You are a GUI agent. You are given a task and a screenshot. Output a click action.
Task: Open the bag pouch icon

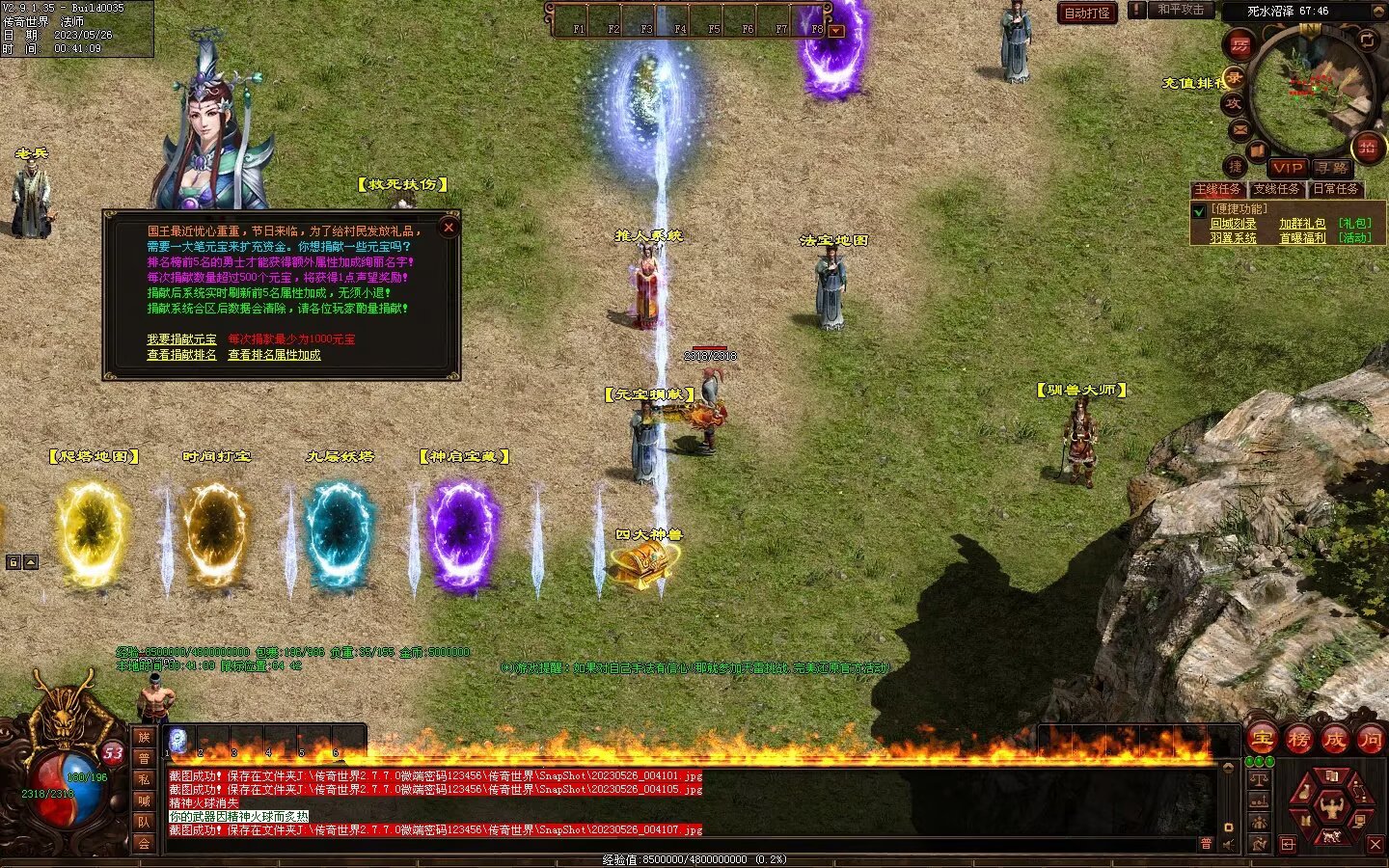click(x=1304, y=794)
